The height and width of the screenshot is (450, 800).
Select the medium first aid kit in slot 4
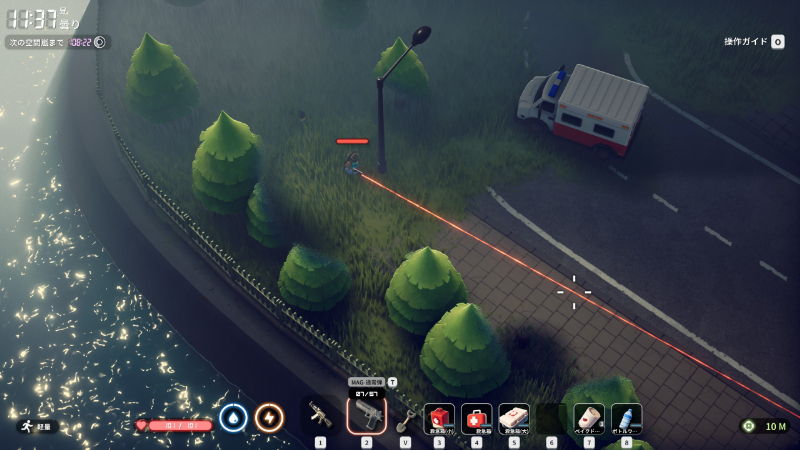point(476,417)
